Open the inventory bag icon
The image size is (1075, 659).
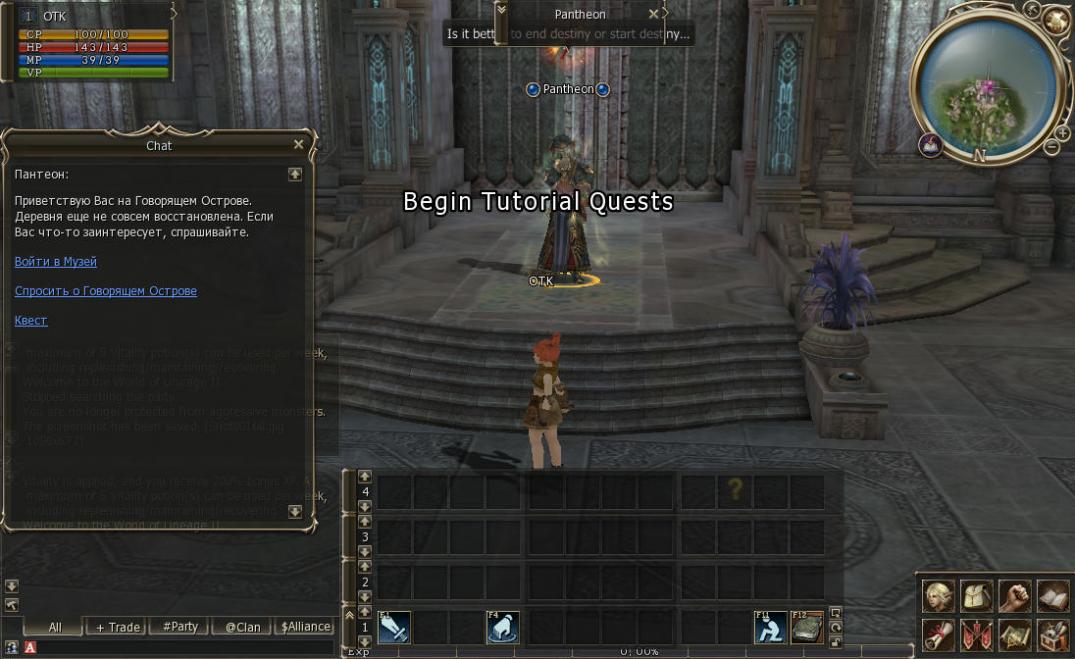coord(976,597)
